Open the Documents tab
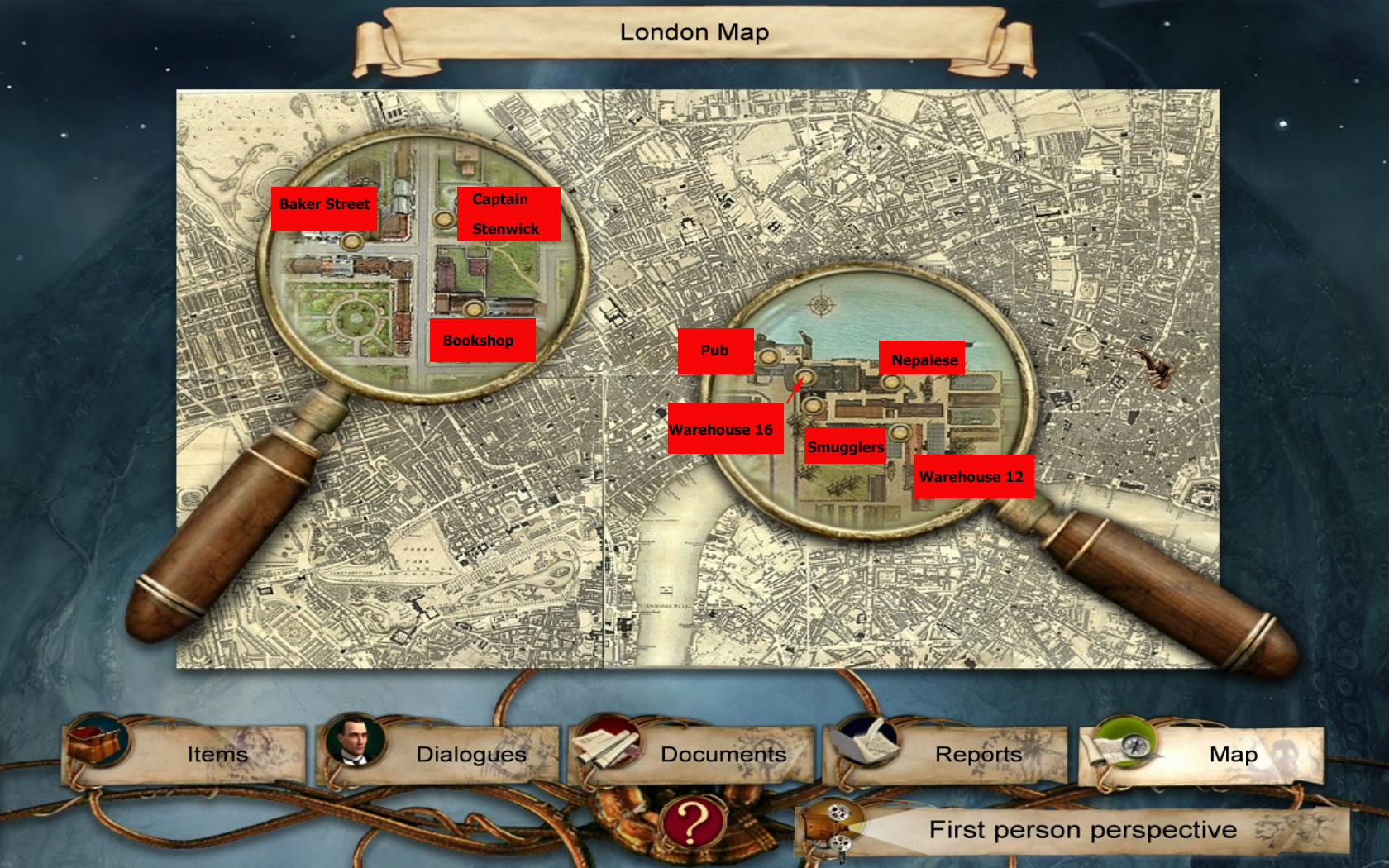This screenshot has width=1389, height=868. 723,754
